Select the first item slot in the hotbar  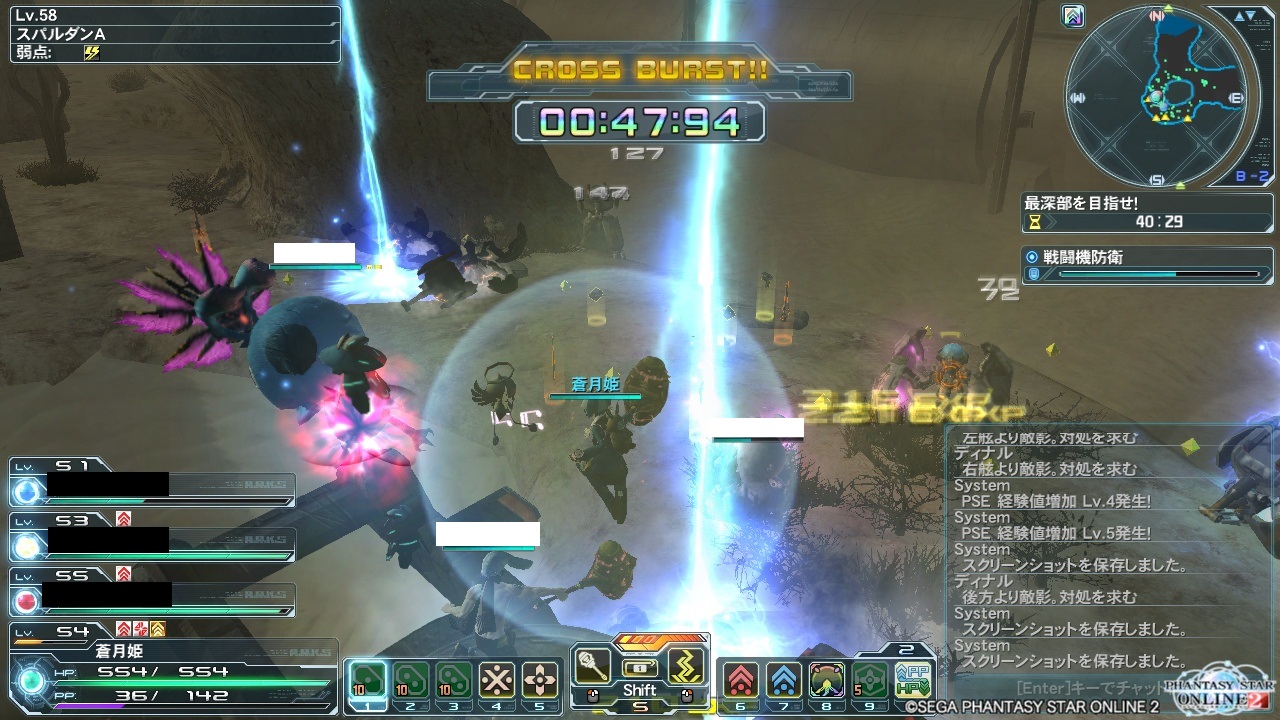pos(367,680)
